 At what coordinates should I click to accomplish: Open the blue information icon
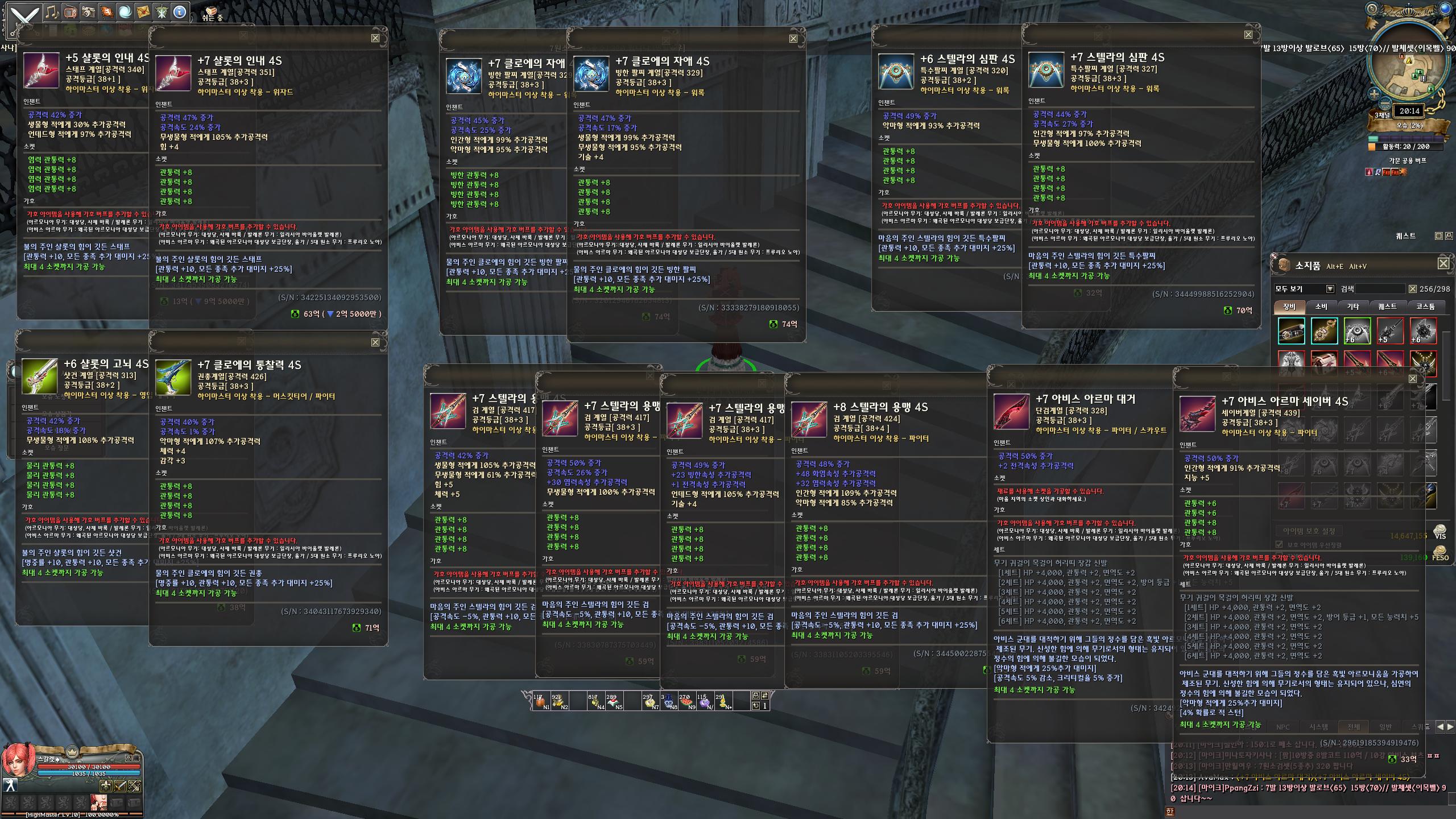180,12
